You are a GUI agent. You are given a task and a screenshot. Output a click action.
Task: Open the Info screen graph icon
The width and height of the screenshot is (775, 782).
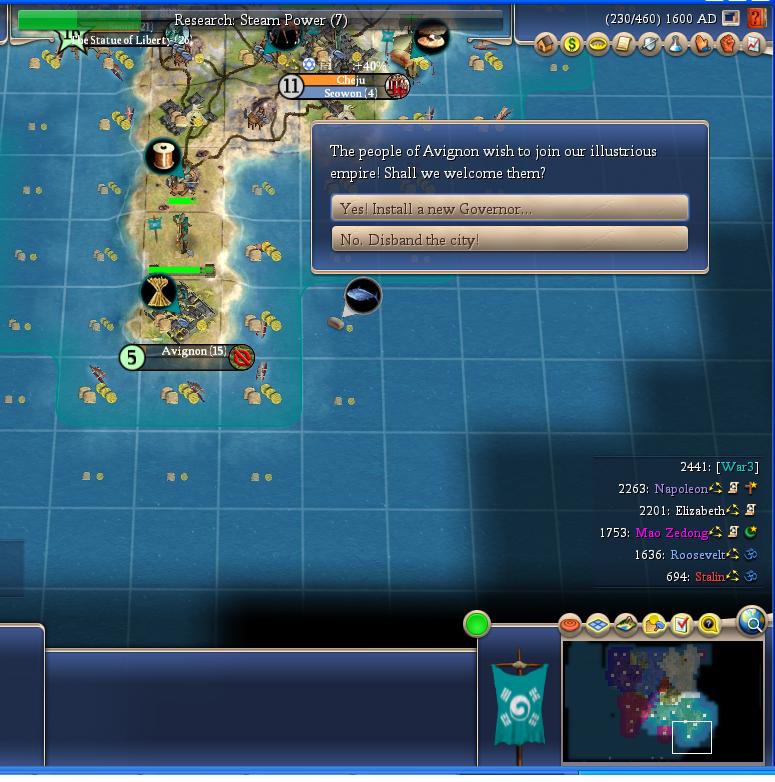[753, 44]
